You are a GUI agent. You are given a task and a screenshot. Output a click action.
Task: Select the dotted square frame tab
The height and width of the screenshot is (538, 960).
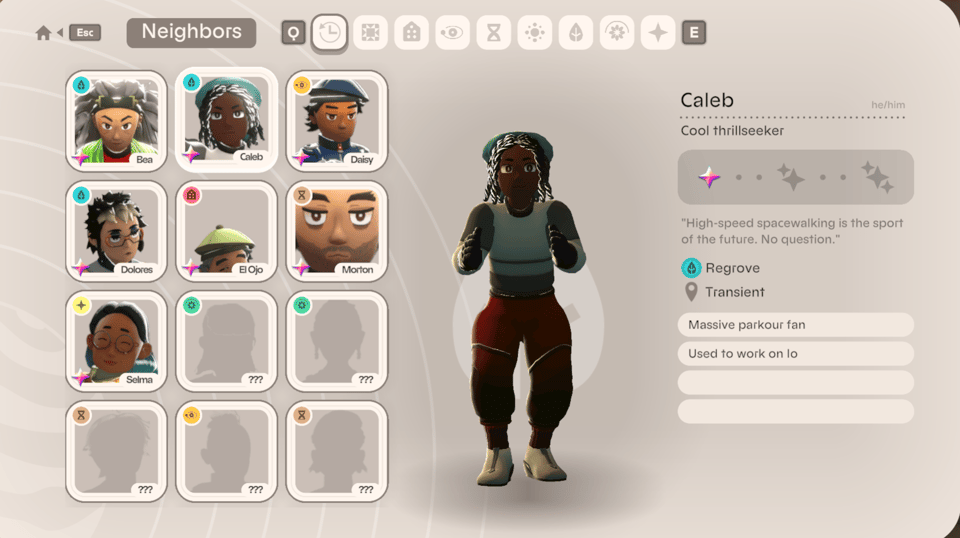tap(370, 33)
